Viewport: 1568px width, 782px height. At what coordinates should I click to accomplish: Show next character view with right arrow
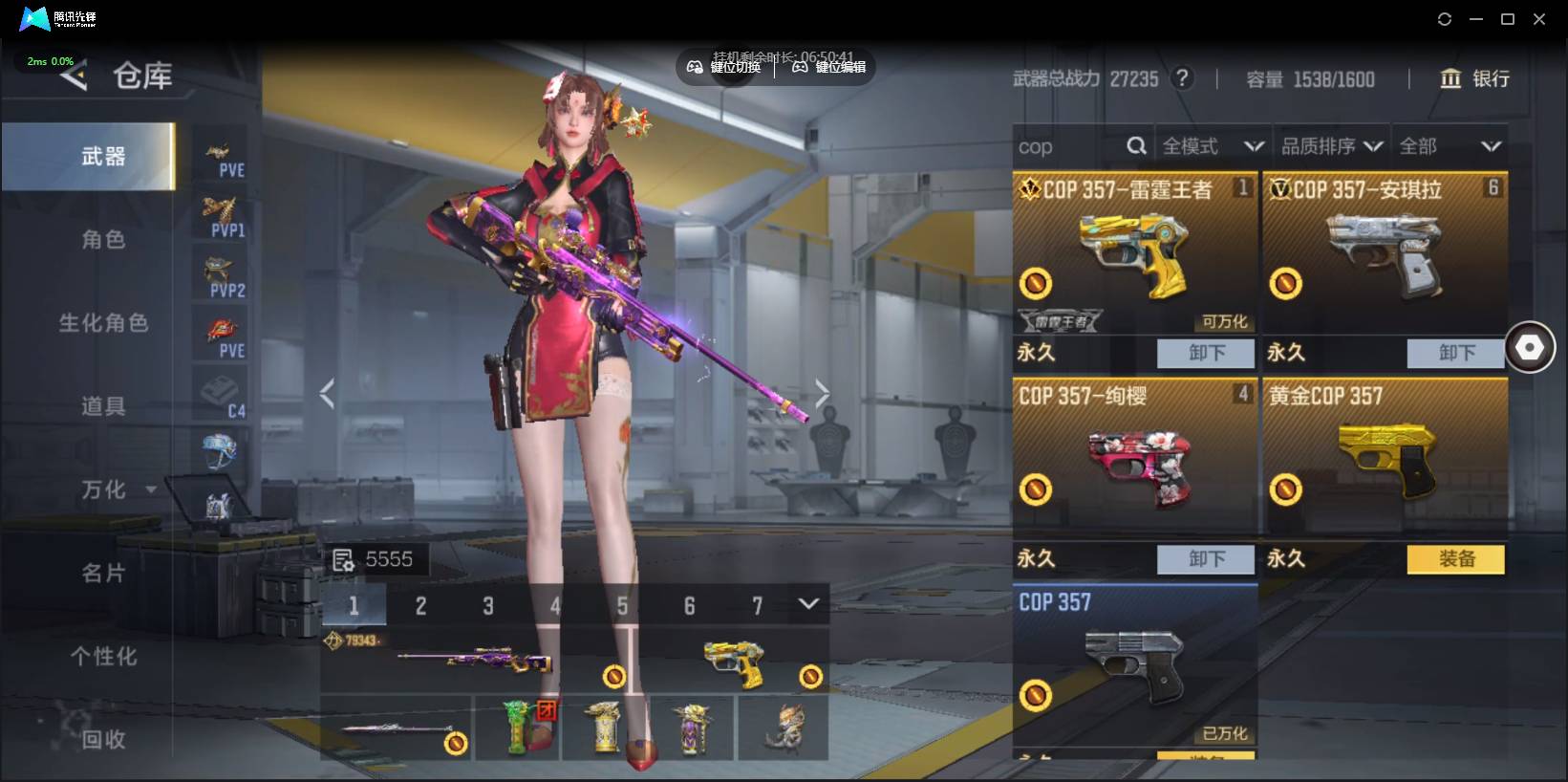point(822,392)
